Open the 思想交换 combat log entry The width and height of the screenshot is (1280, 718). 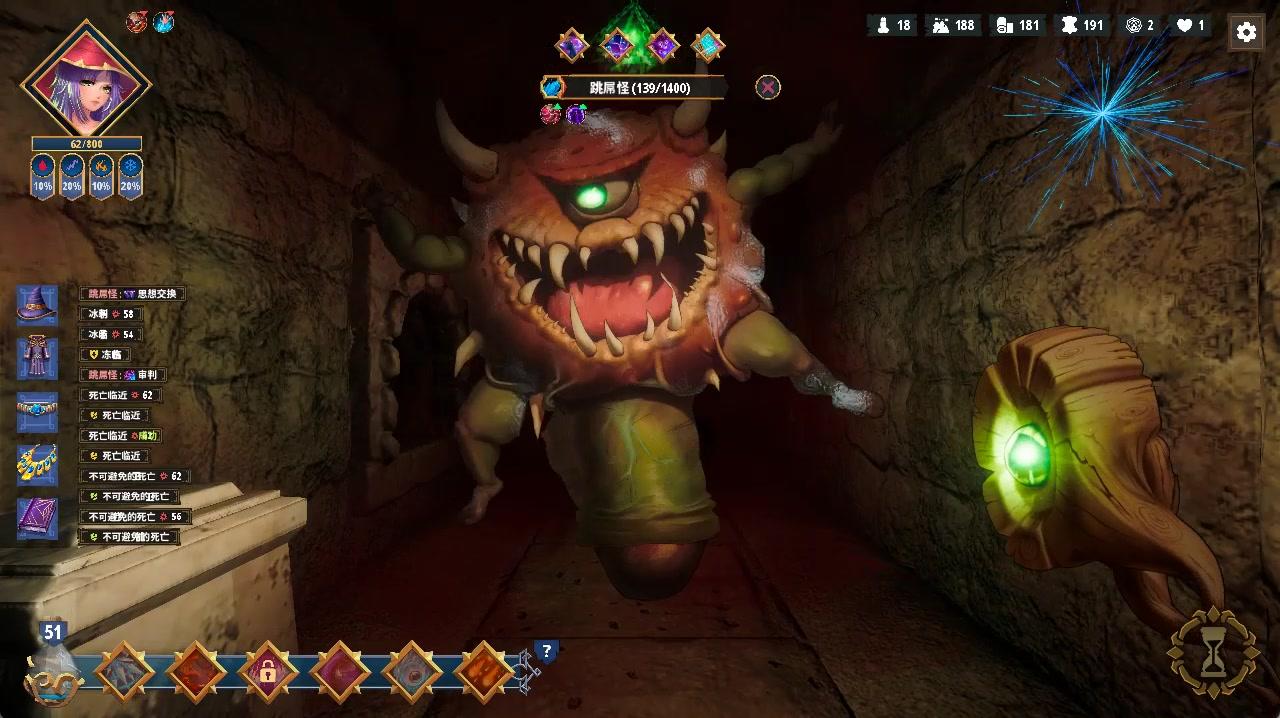[x=133, y=294]
